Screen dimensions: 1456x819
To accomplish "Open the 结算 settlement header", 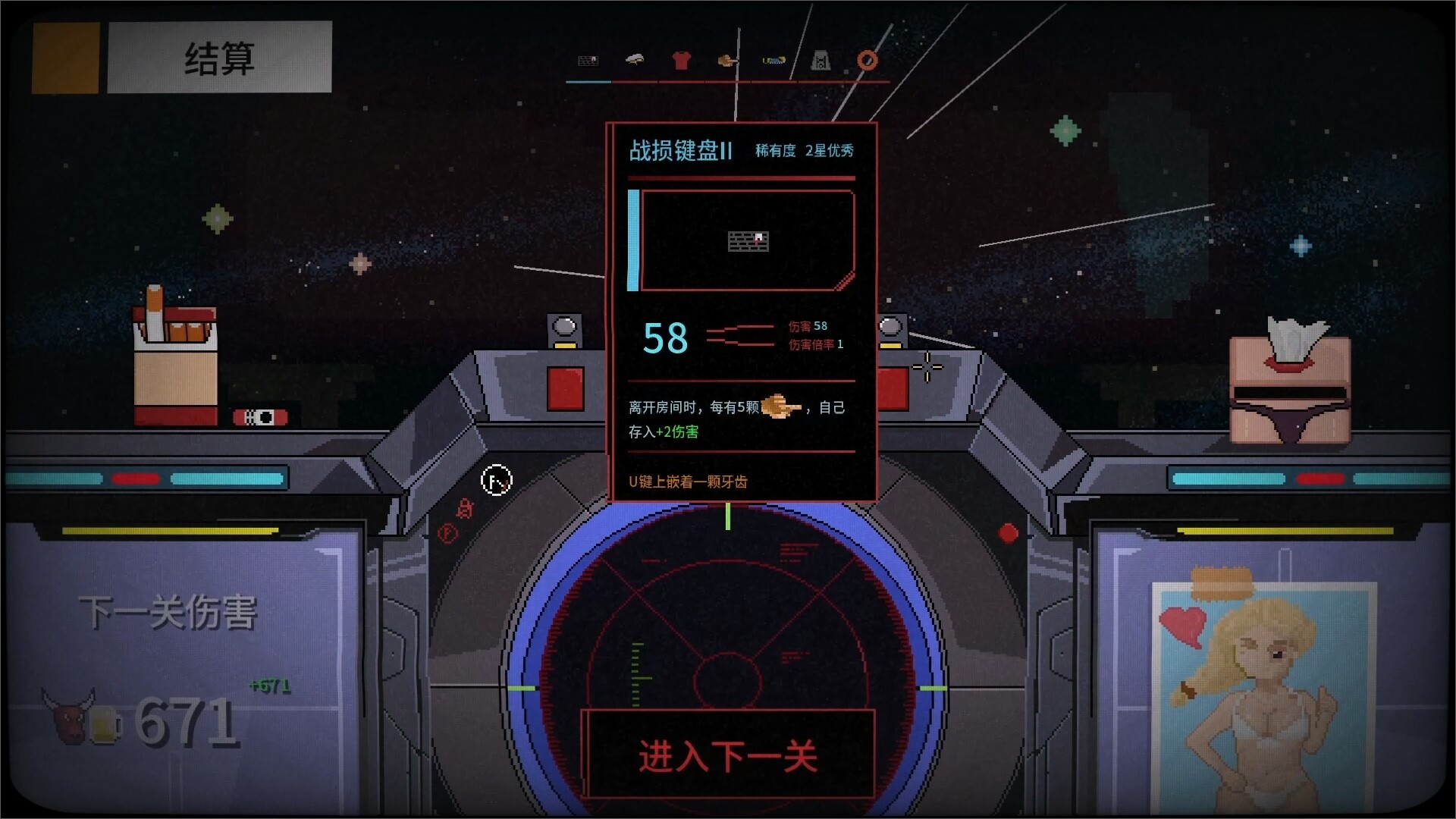I will point(219,58).
